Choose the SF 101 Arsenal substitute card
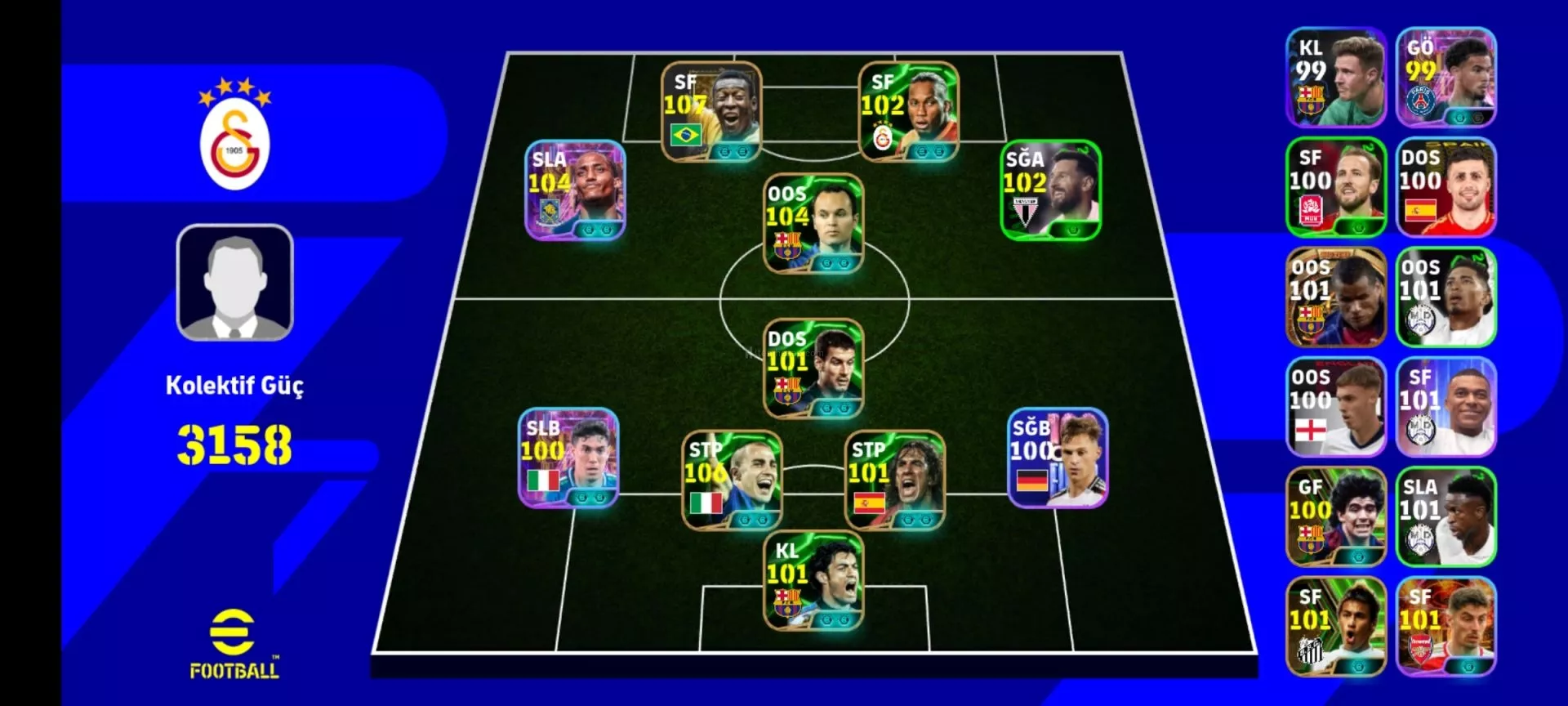The height and width of the screenshot is (706, 1568). tap(1445, 627)
